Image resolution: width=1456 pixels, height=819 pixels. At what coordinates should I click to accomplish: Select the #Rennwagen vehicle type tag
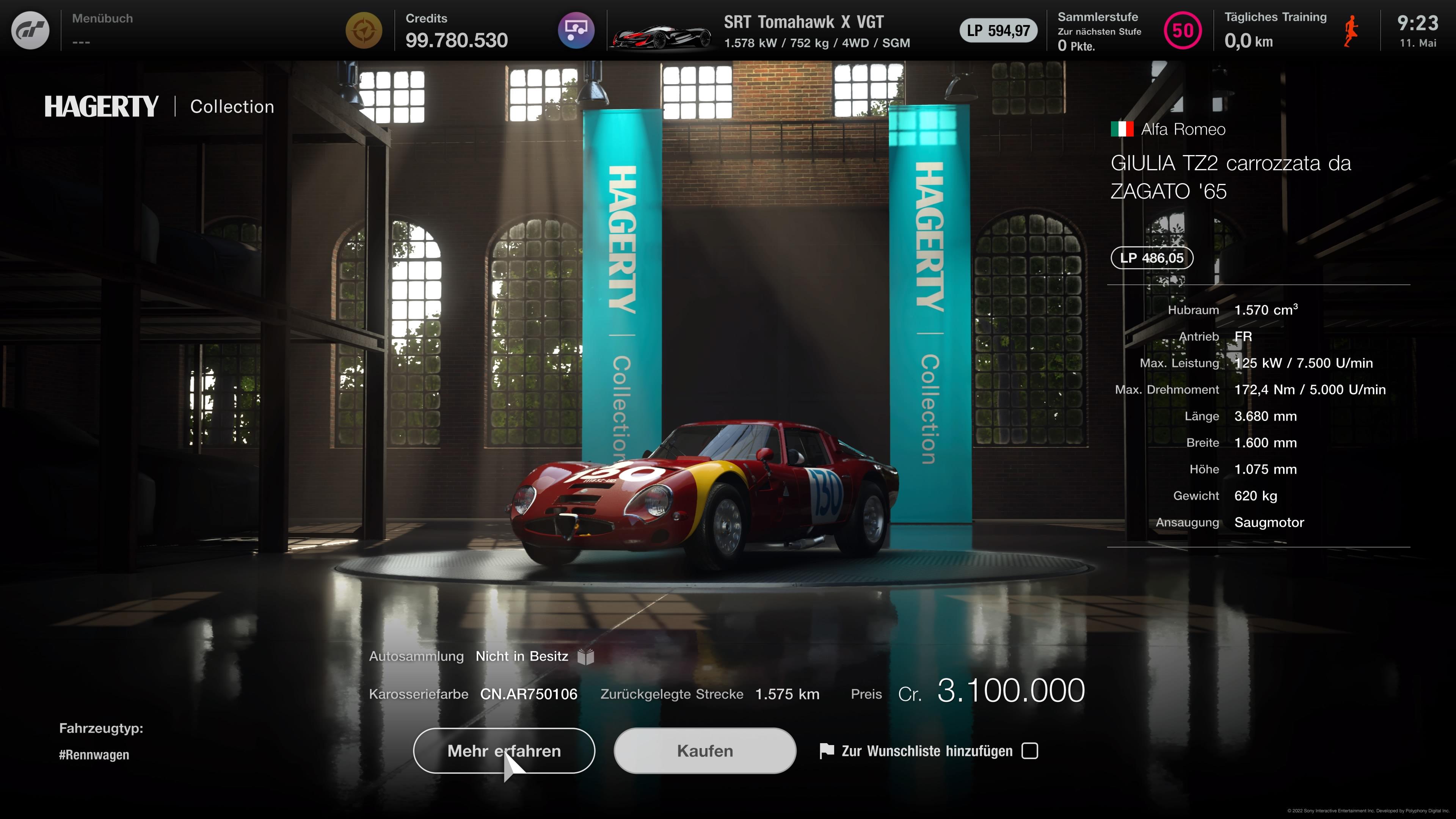tap(94, 755)
